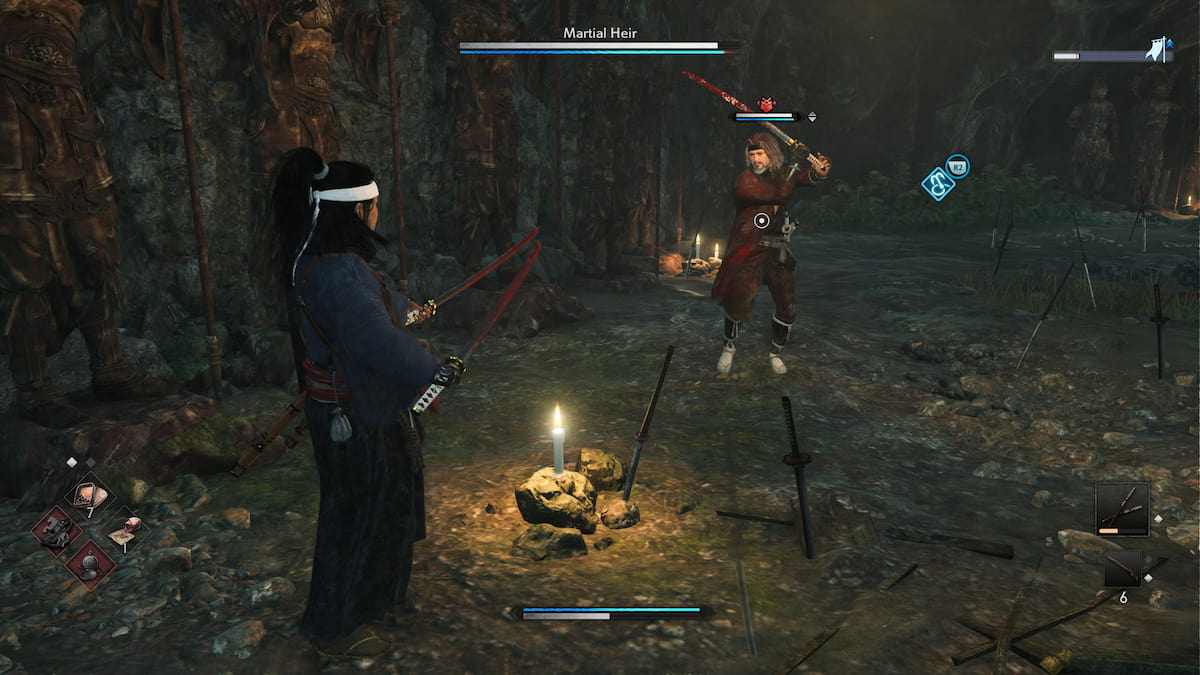1200x675 pixels.
Task: Click the white banner icon on the gauge
Action: [1160, 50]
